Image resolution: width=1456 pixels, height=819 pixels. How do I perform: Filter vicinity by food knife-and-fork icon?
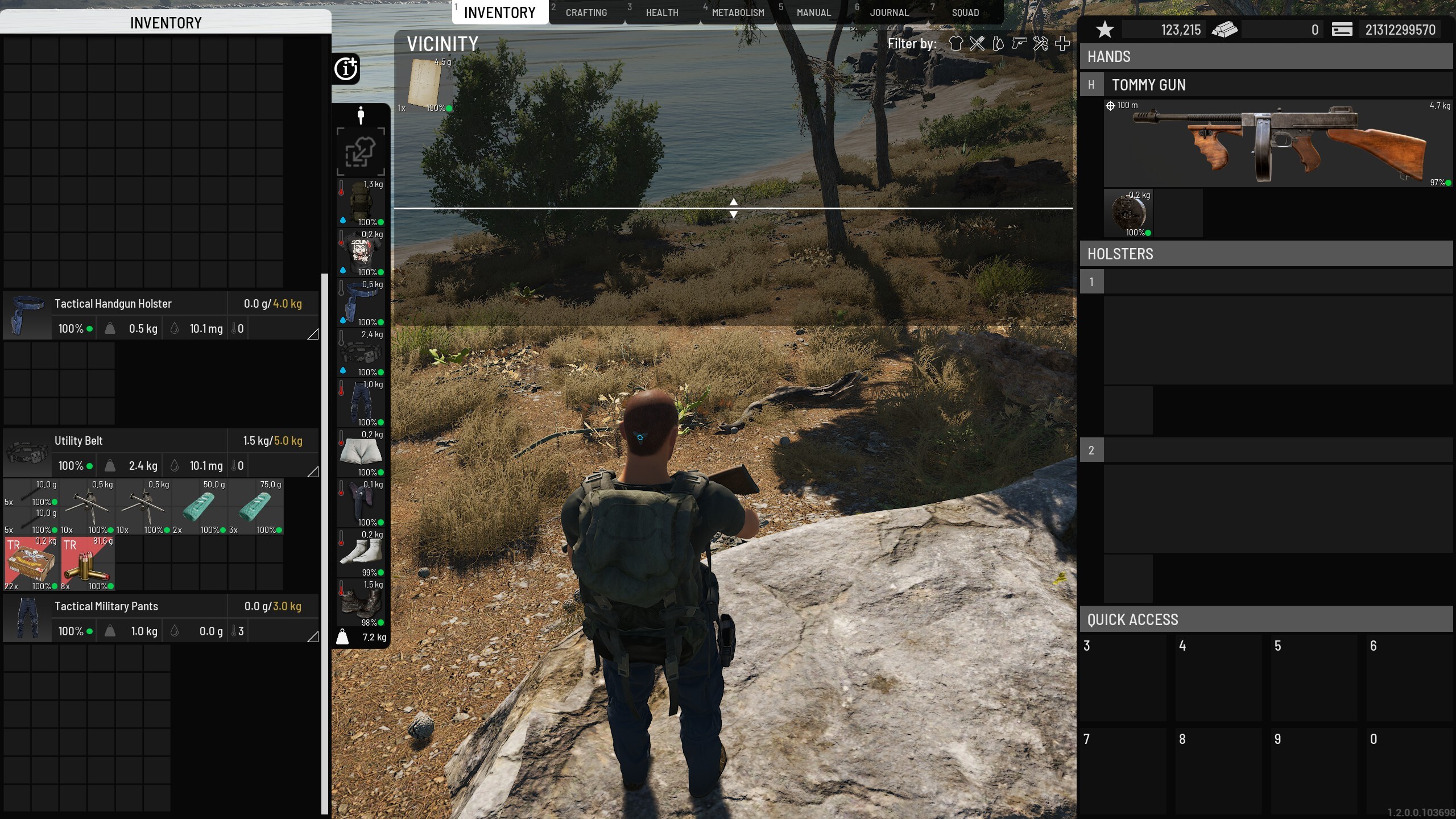977,44
